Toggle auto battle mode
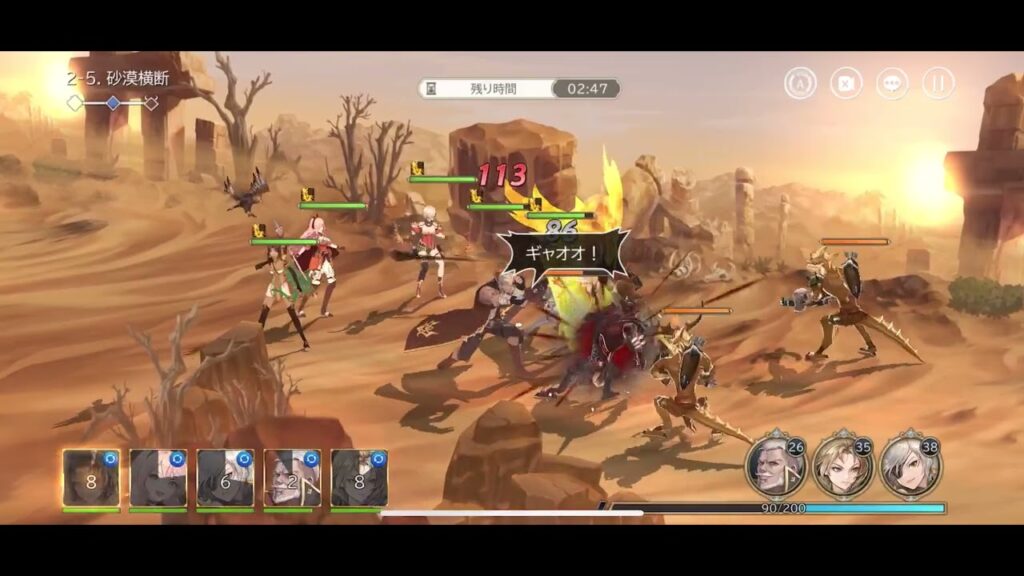This screenshot has width=1024, height=576. tap(800, 83)
